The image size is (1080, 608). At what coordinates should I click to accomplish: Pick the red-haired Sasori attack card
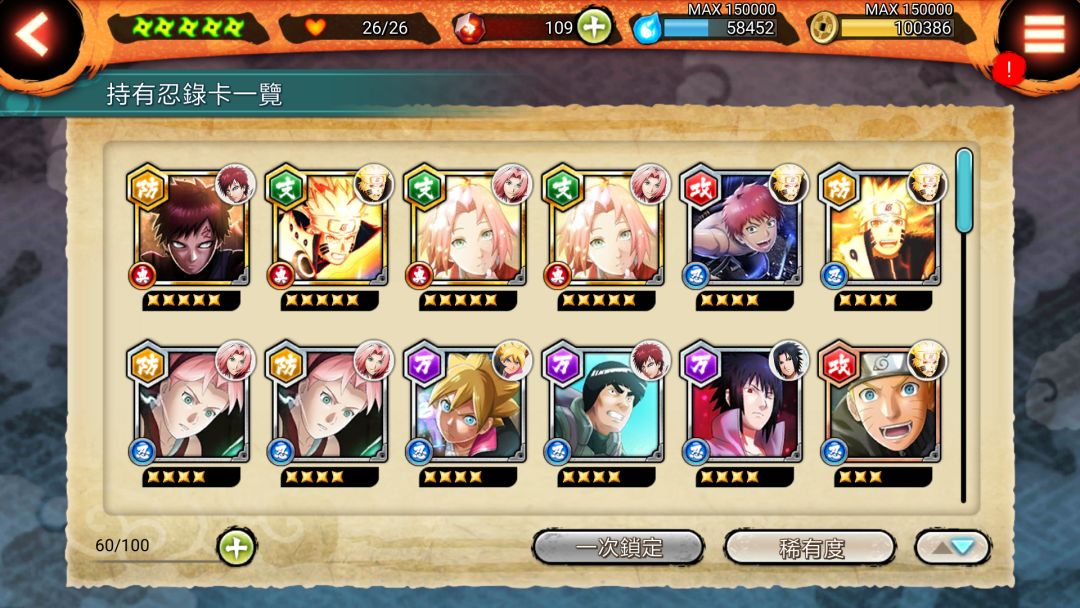click(x=746, y=232)
